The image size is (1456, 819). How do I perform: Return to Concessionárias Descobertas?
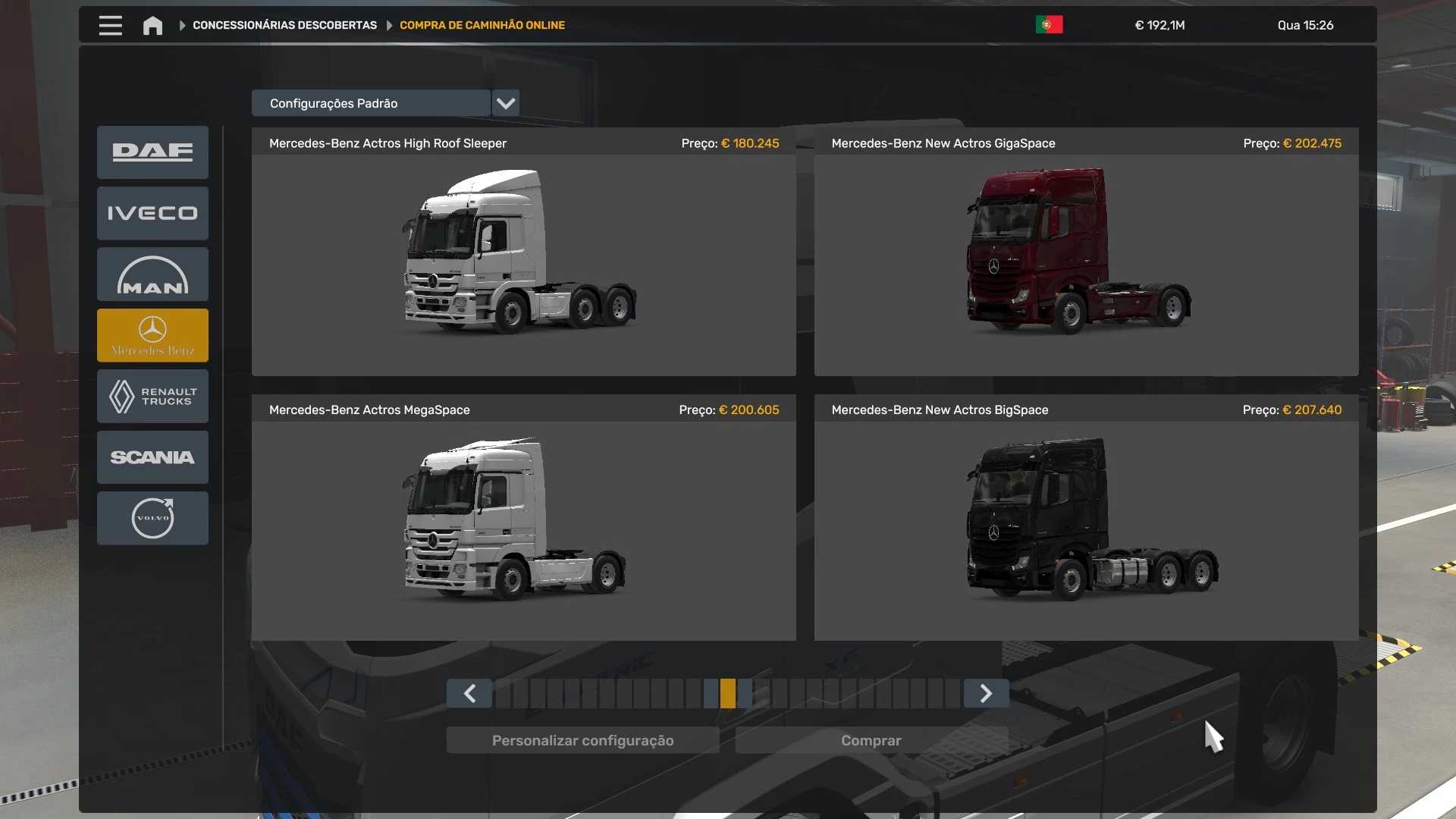(x=284, y=25)
